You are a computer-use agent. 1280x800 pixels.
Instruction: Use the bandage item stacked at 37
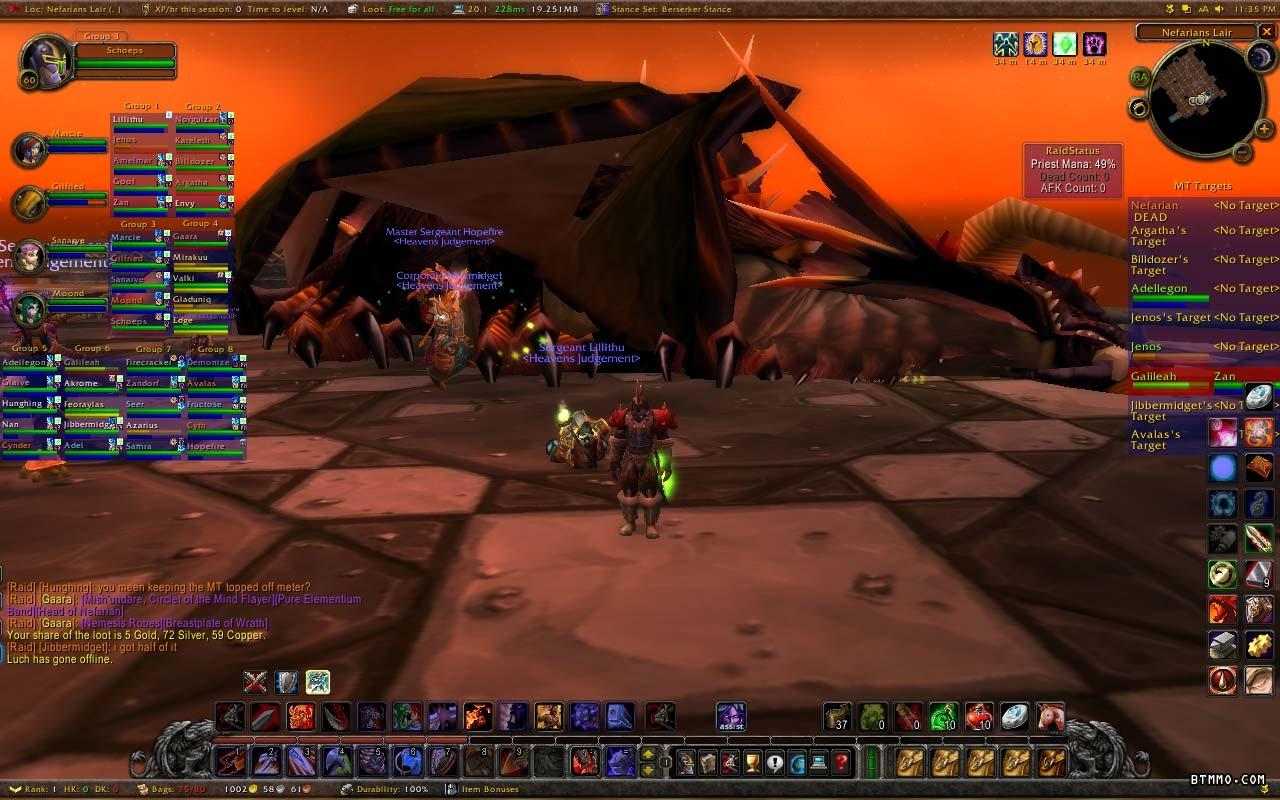click(x=838, y=716)
